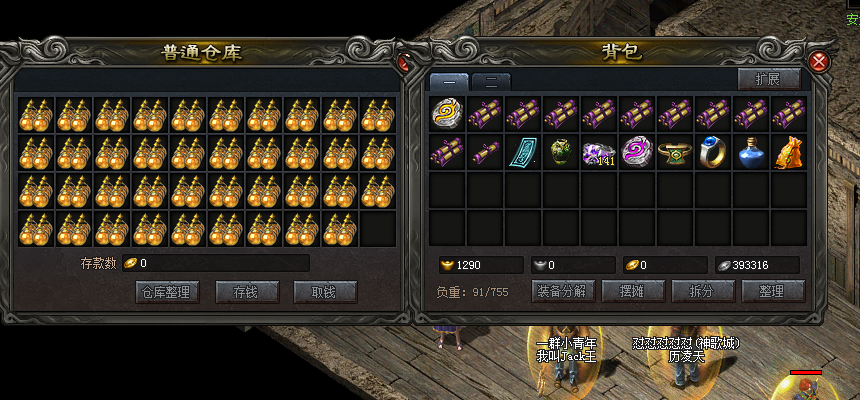Withdraw money using the 取钱 button

[325, 292]
